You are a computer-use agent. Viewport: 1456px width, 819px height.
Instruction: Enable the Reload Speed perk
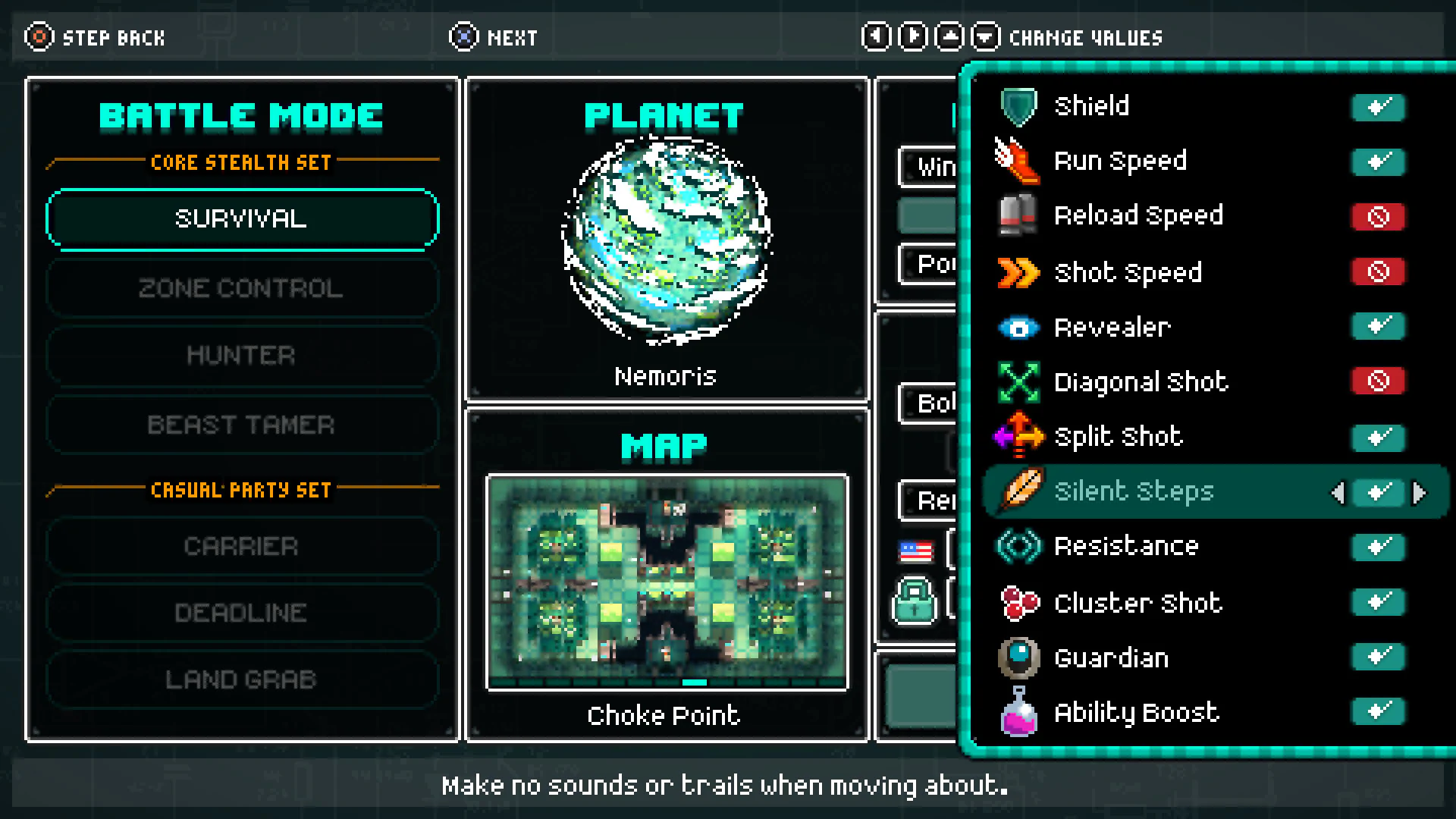pos(1378,218)
